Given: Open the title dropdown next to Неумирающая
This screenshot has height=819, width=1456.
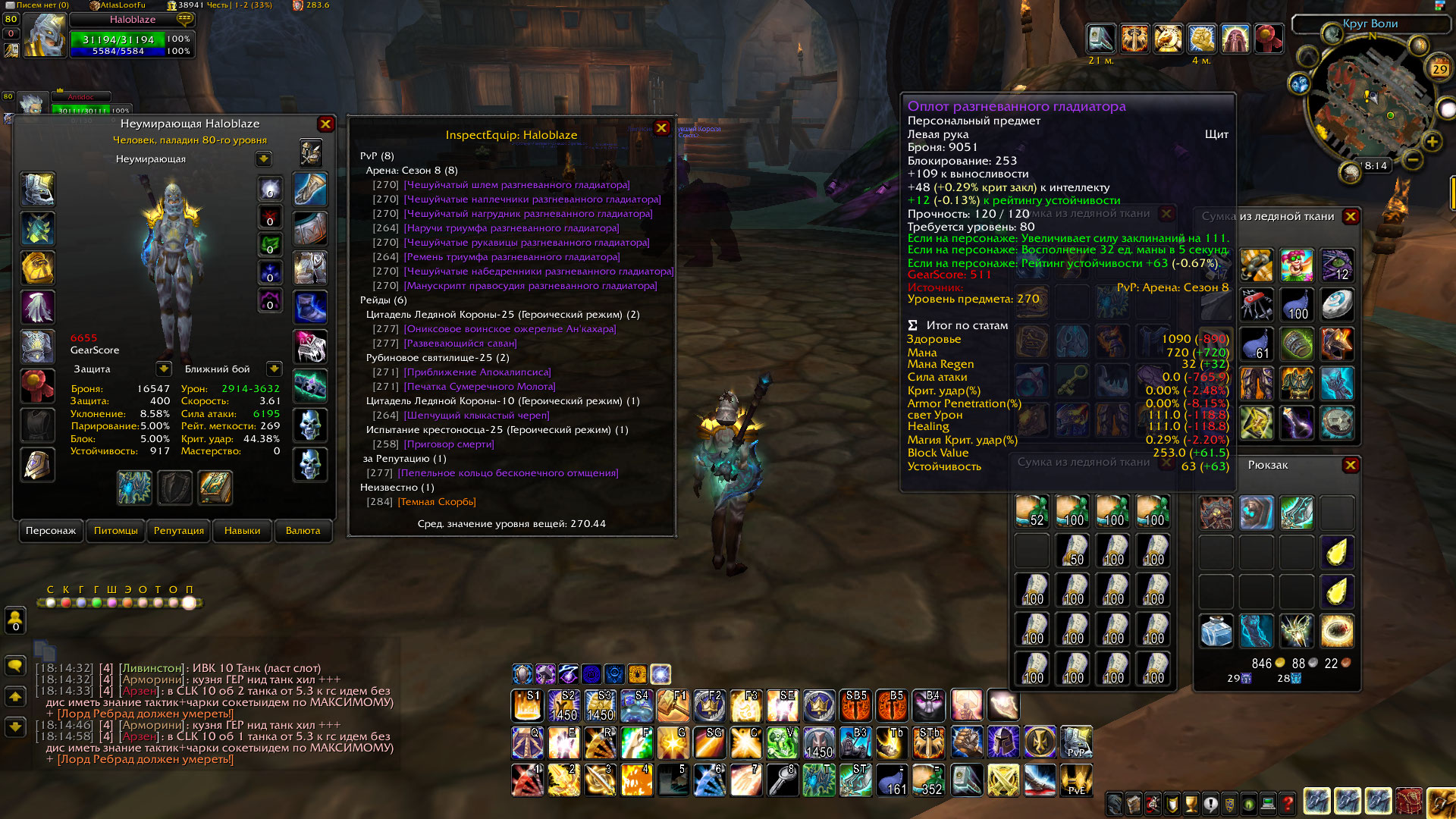Looking at the screenshot, I should (x=263, y=159).
